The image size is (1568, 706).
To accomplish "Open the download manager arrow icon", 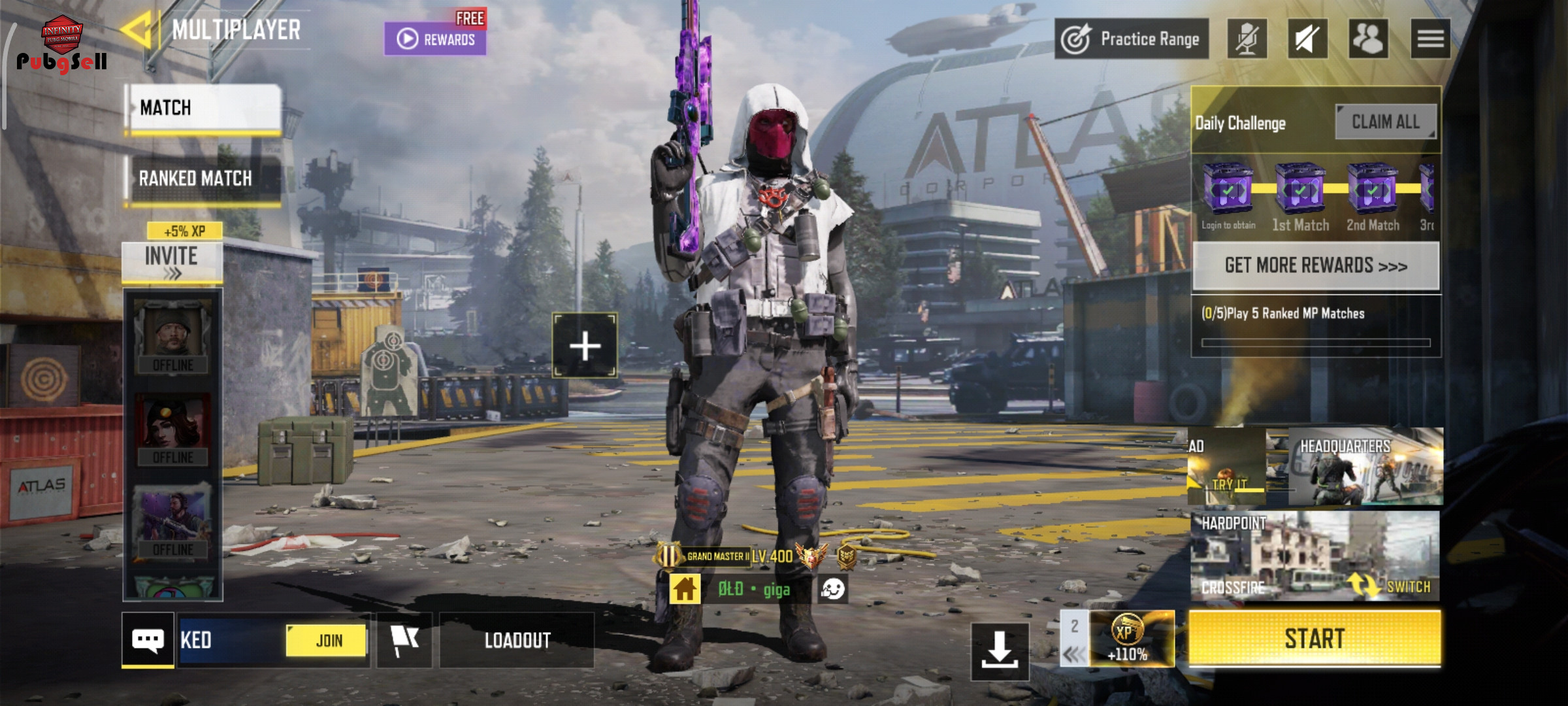I will point(1000,651).
